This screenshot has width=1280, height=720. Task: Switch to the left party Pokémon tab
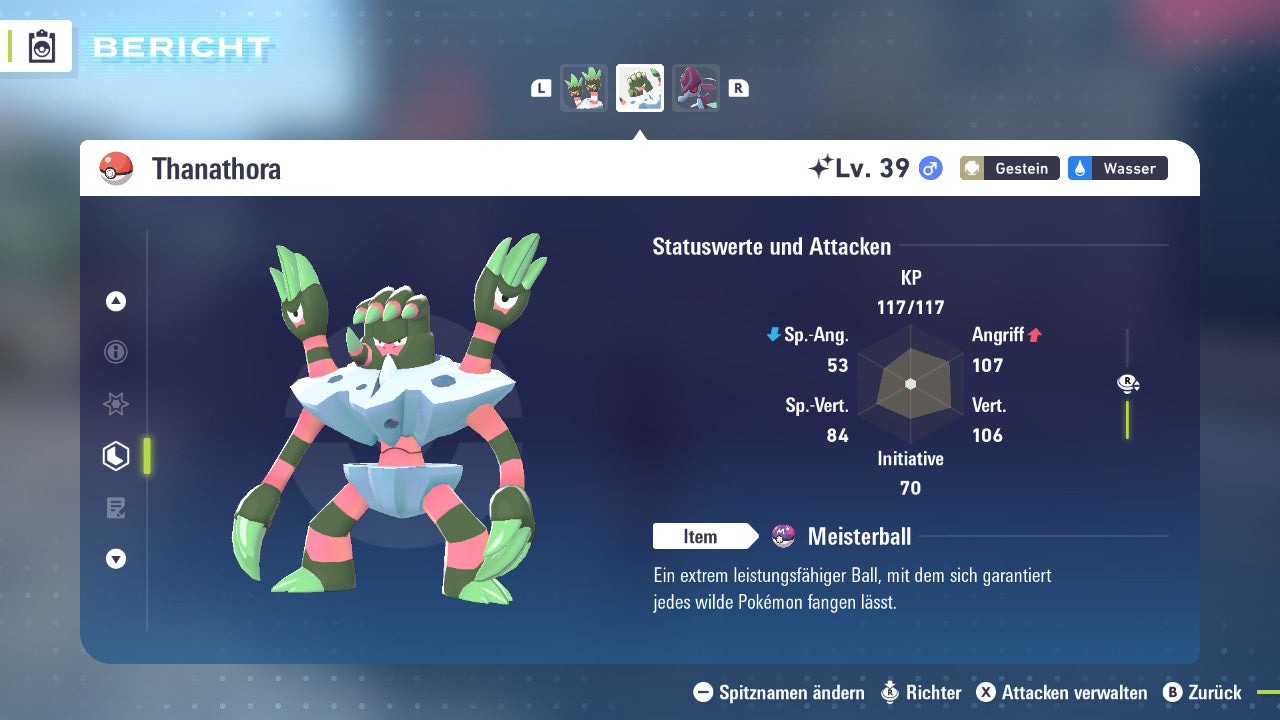[x=584, y=87]
